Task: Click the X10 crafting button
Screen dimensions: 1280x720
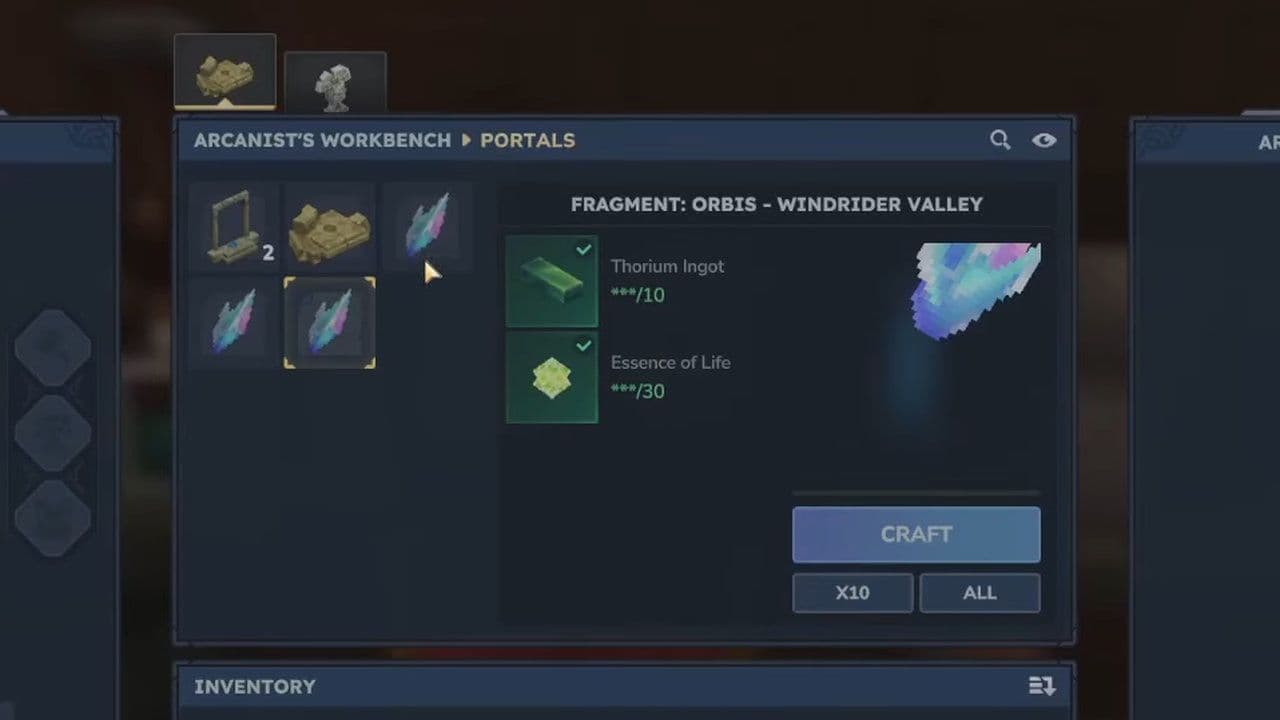Action: click(x=852, y=592)
